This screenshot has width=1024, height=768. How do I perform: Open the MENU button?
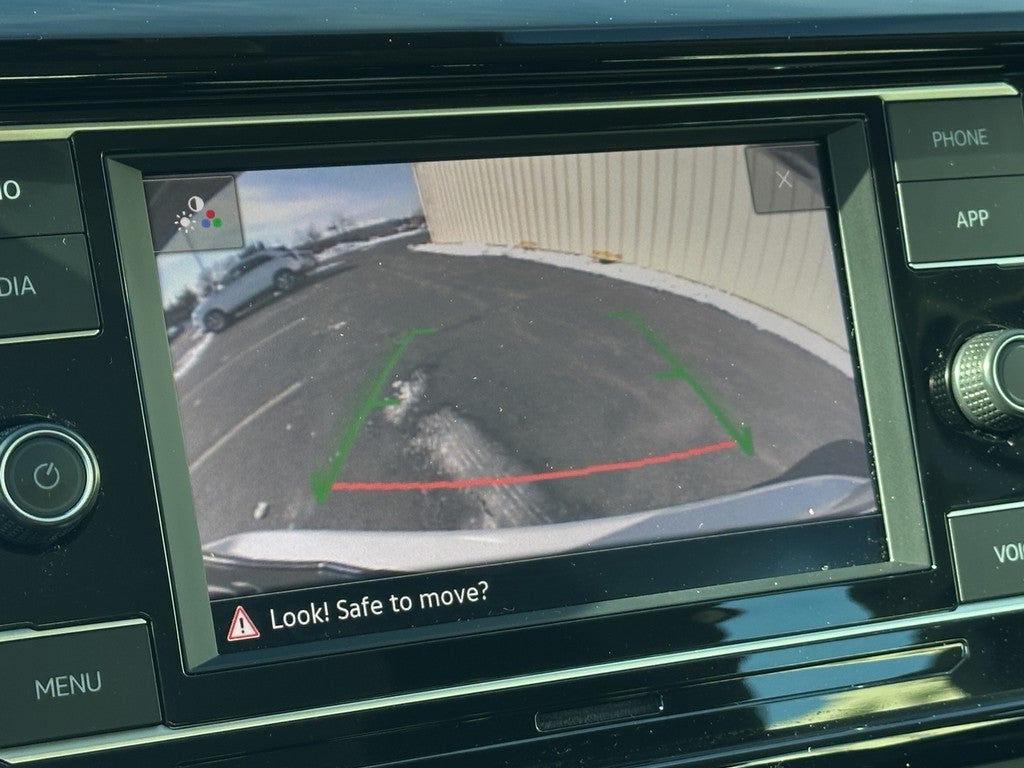pos(68,686)
